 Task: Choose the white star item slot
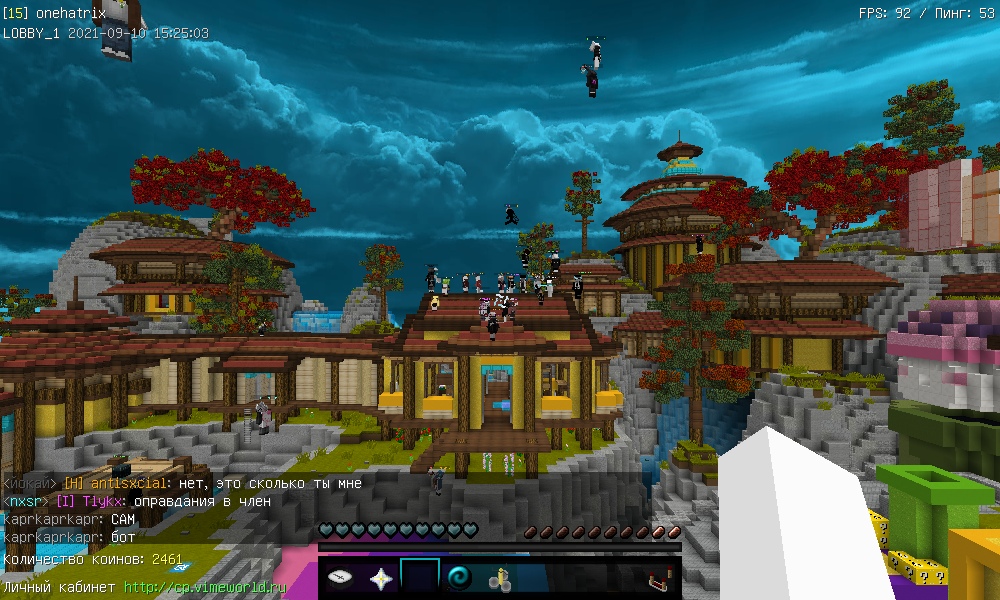click(380, 578)
